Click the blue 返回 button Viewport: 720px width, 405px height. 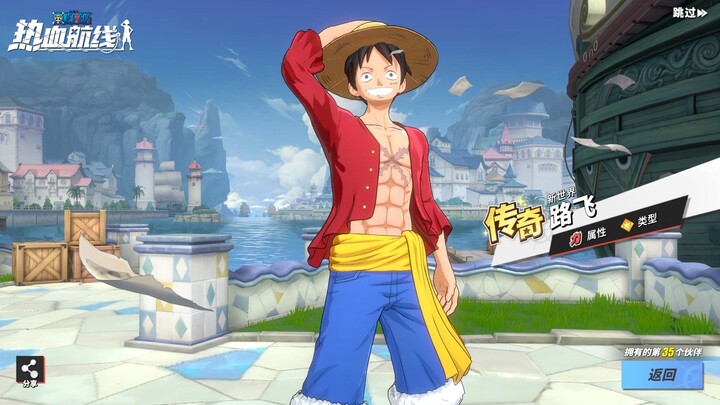[x=662, y=375]
